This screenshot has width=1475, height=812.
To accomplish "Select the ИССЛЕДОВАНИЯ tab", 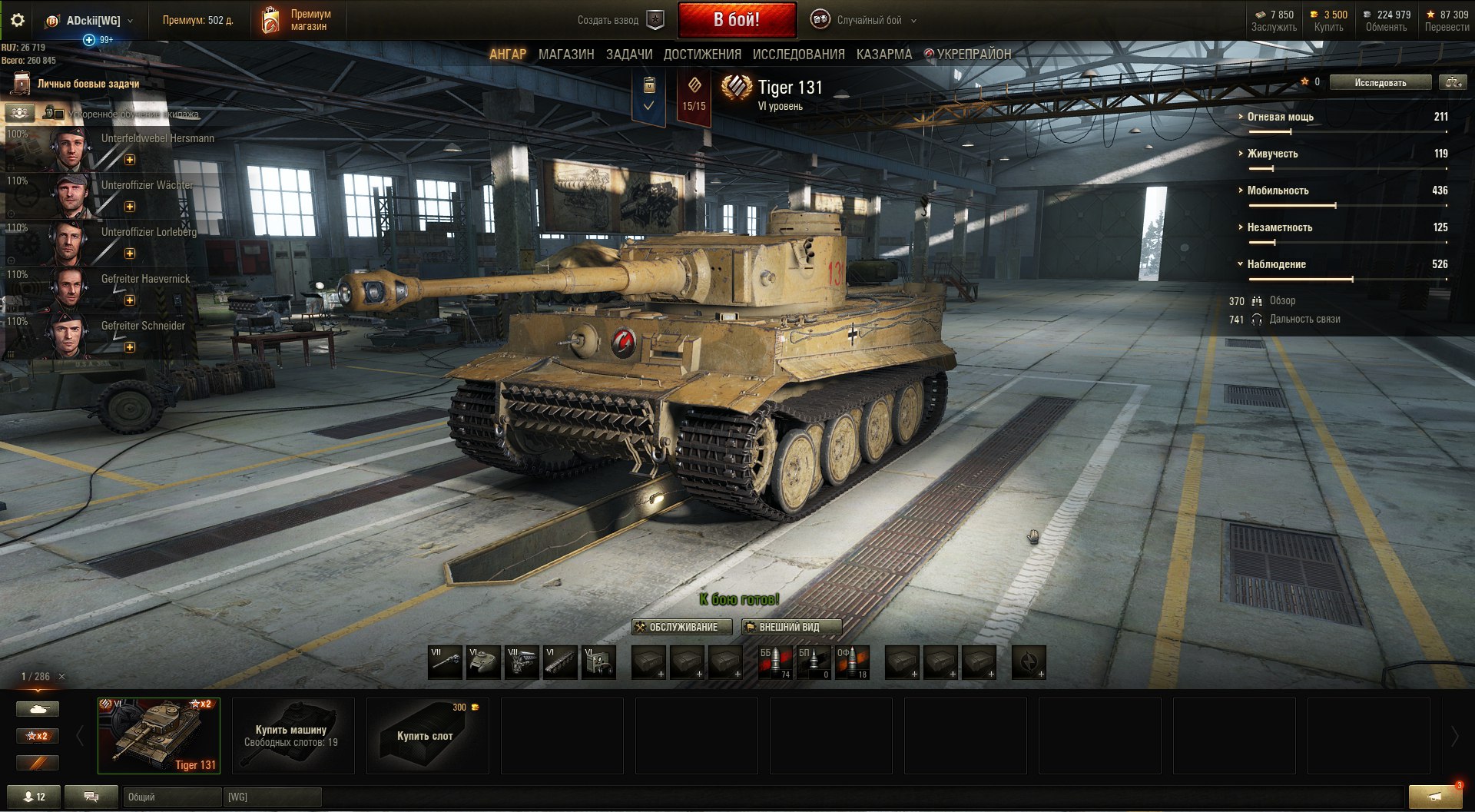I will (x=798, y=55).
